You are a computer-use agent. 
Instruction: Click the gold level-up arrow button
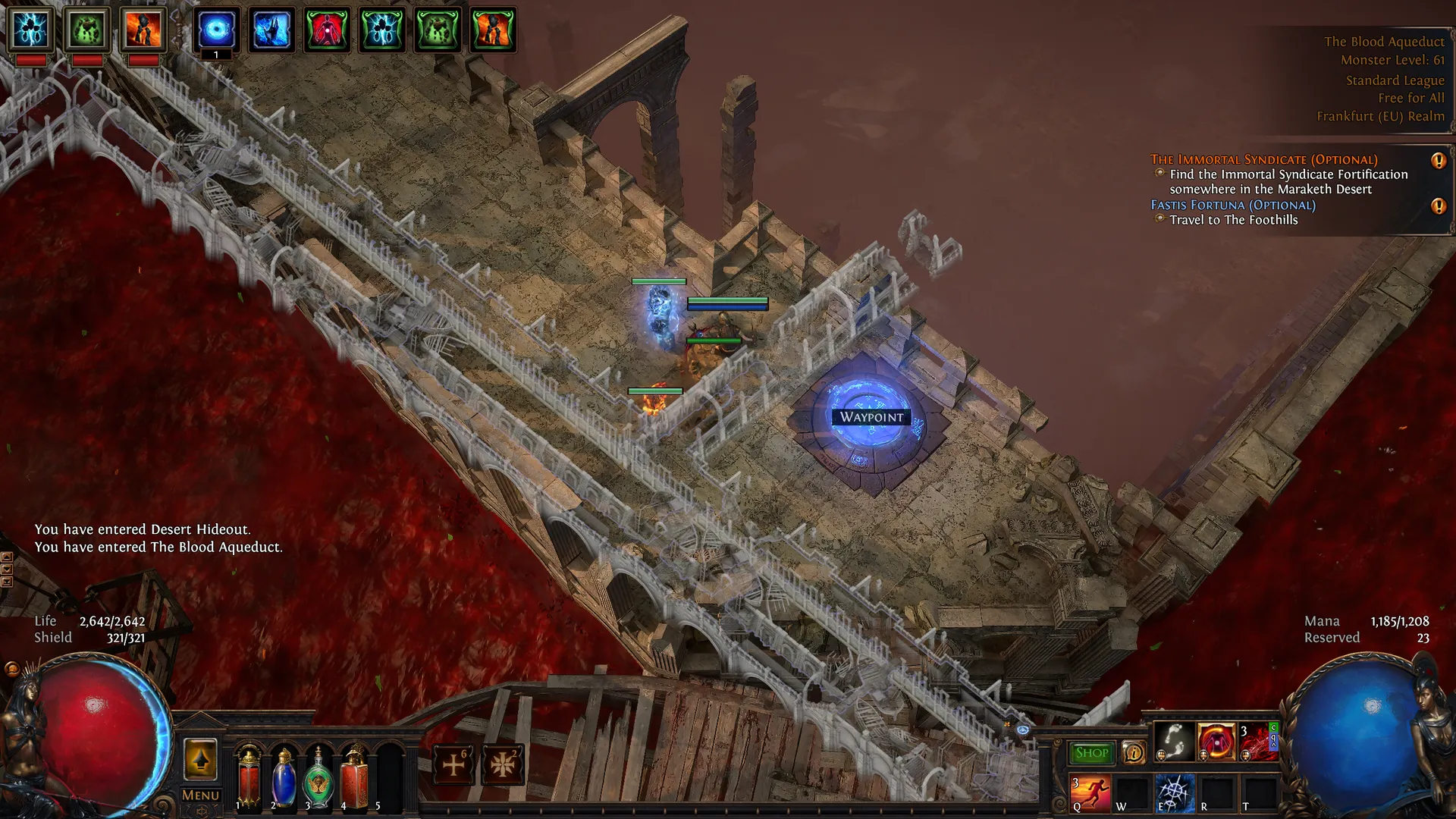click(x=200, y=760)
